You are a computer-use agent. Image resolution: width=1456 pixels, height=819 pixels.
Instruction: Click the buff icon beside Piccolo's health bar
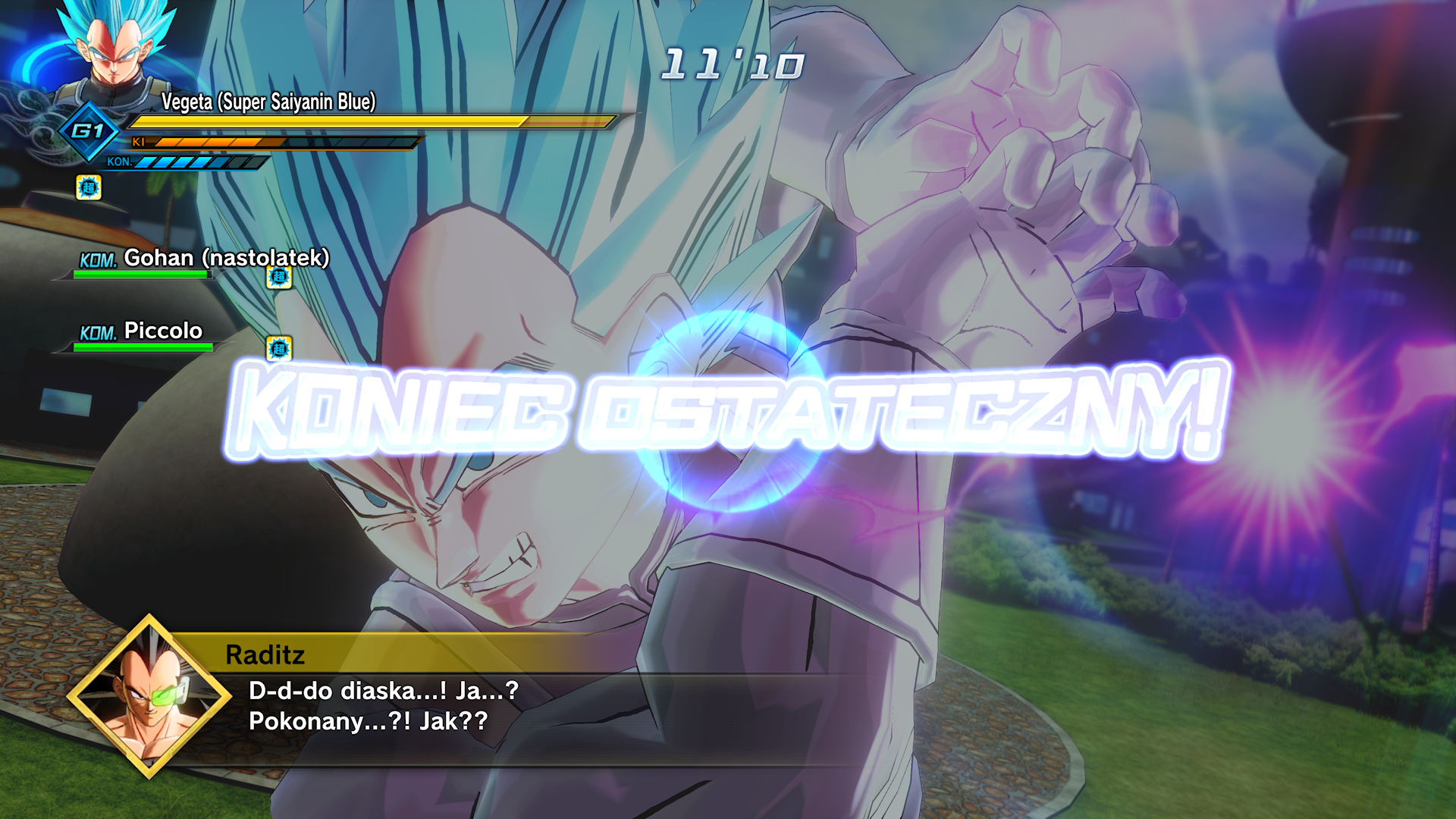coord(279,348)
